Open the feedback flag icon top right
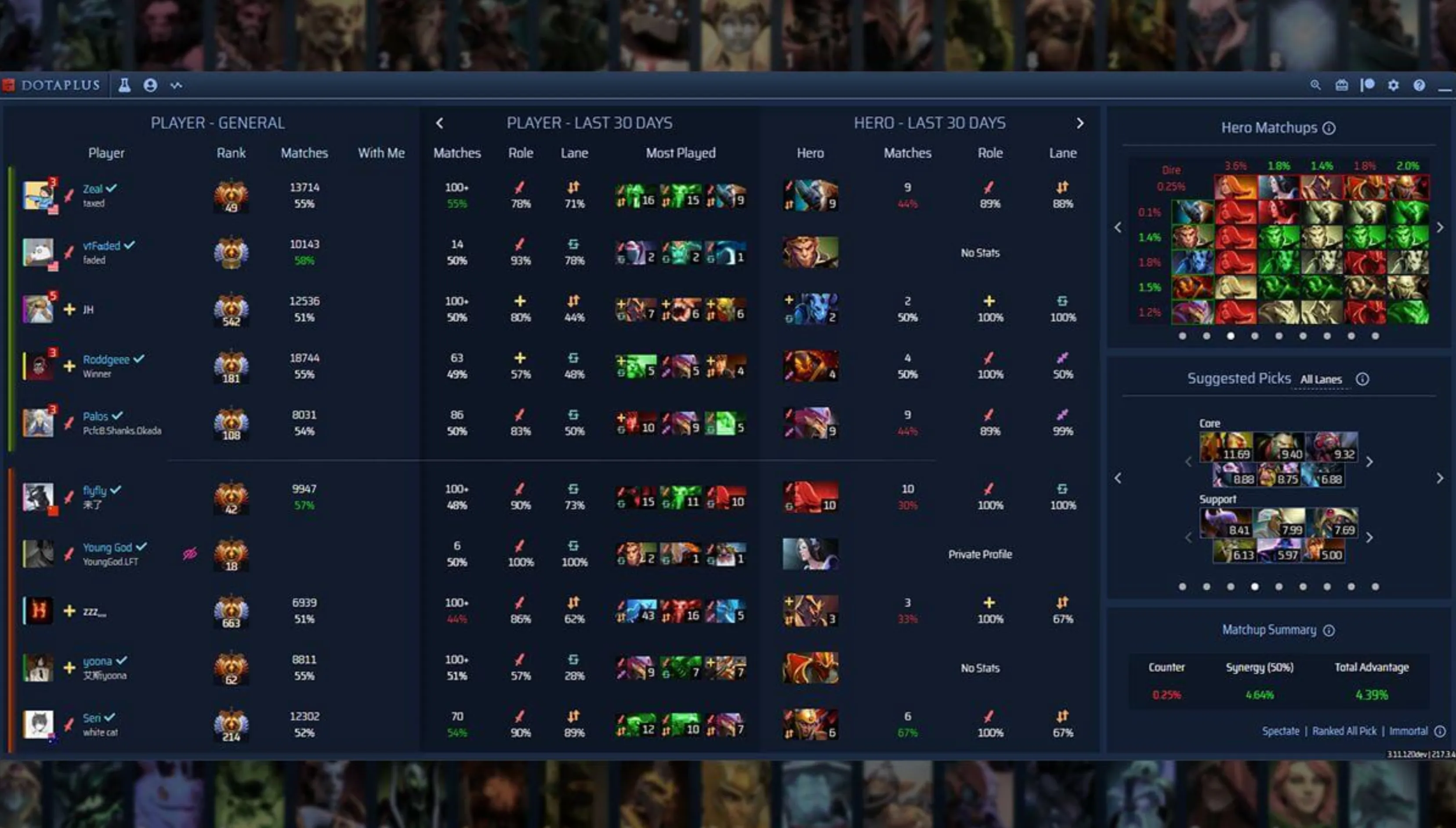This screenshot has height=828, width=1456. (1367, 85)
